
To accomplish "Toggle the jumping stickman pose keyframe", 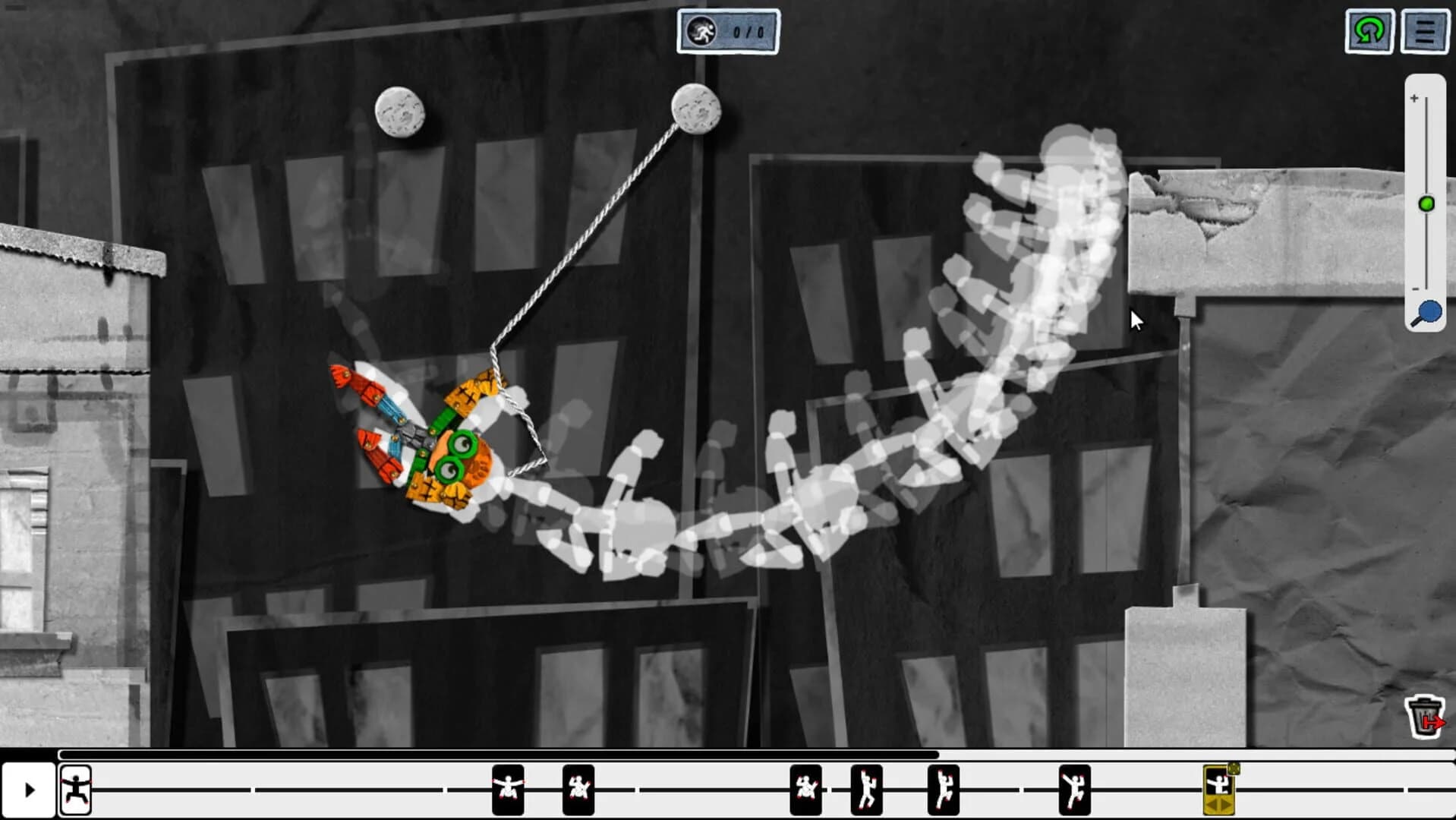I will click(867, 790).
